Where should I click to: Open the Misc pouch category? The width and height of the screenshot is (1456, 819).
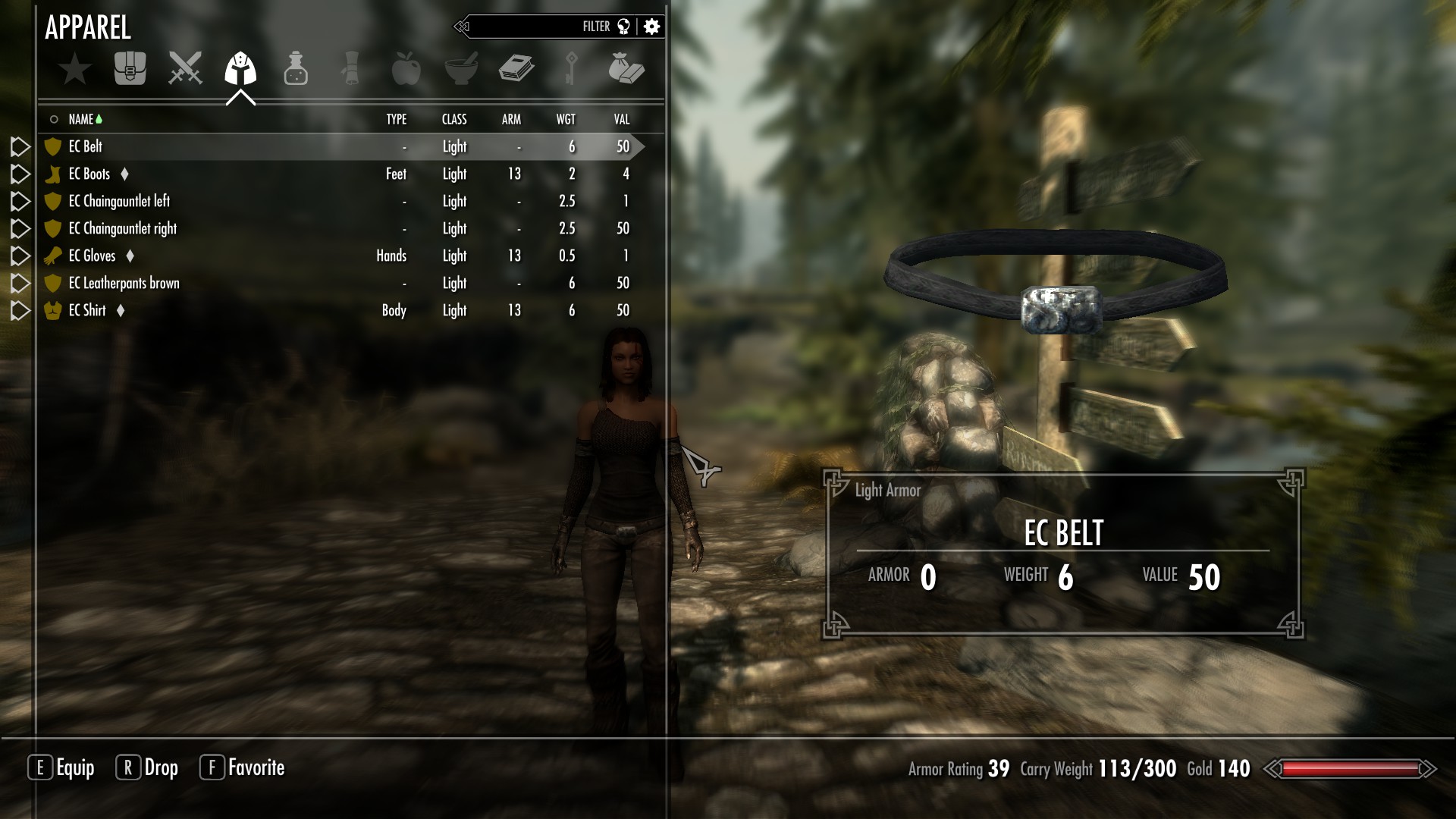click(626, 68)
